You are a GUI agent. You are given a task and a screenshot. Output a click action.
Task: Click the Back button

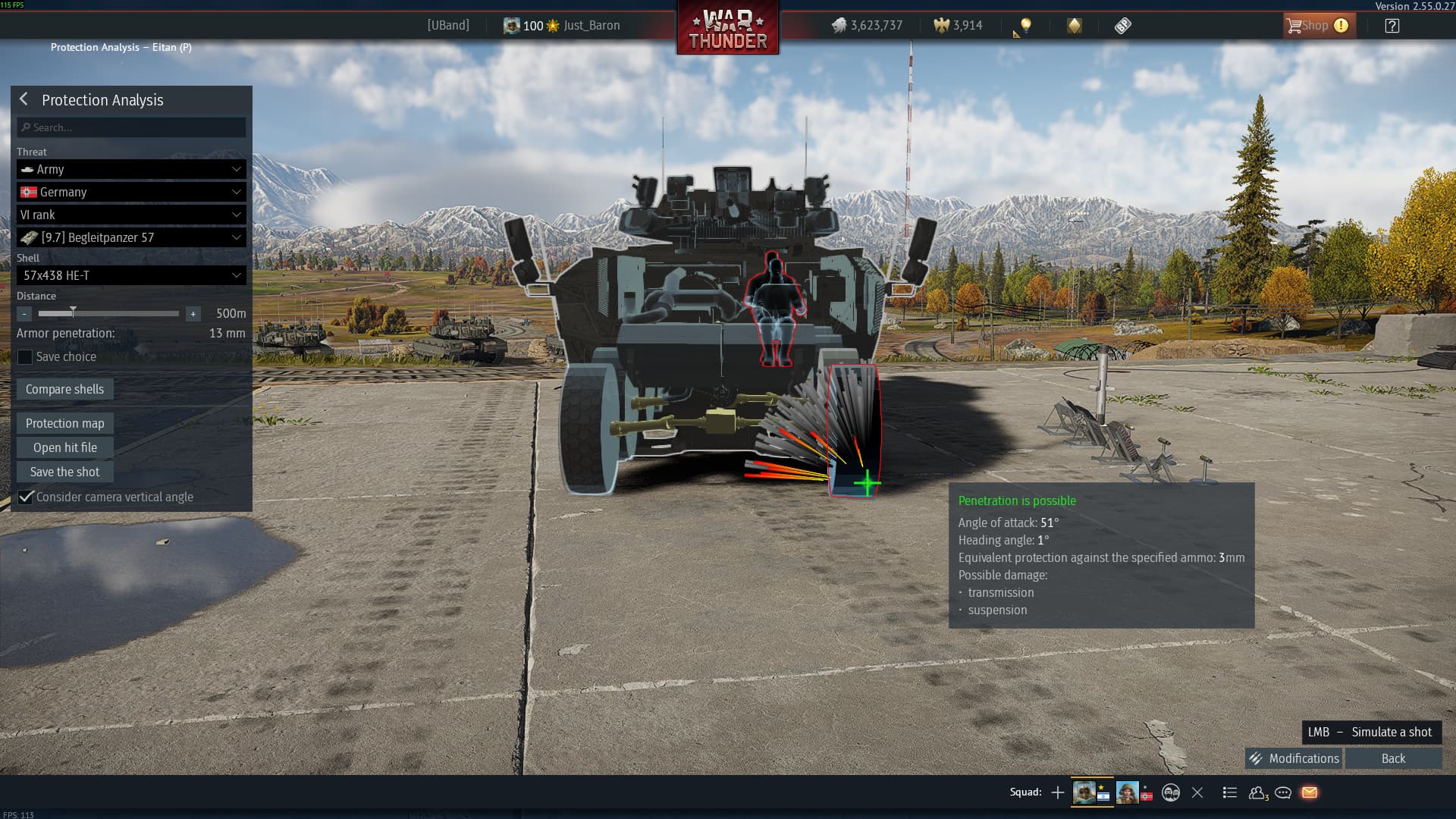pyautogui.click(x=1393, y=758)
